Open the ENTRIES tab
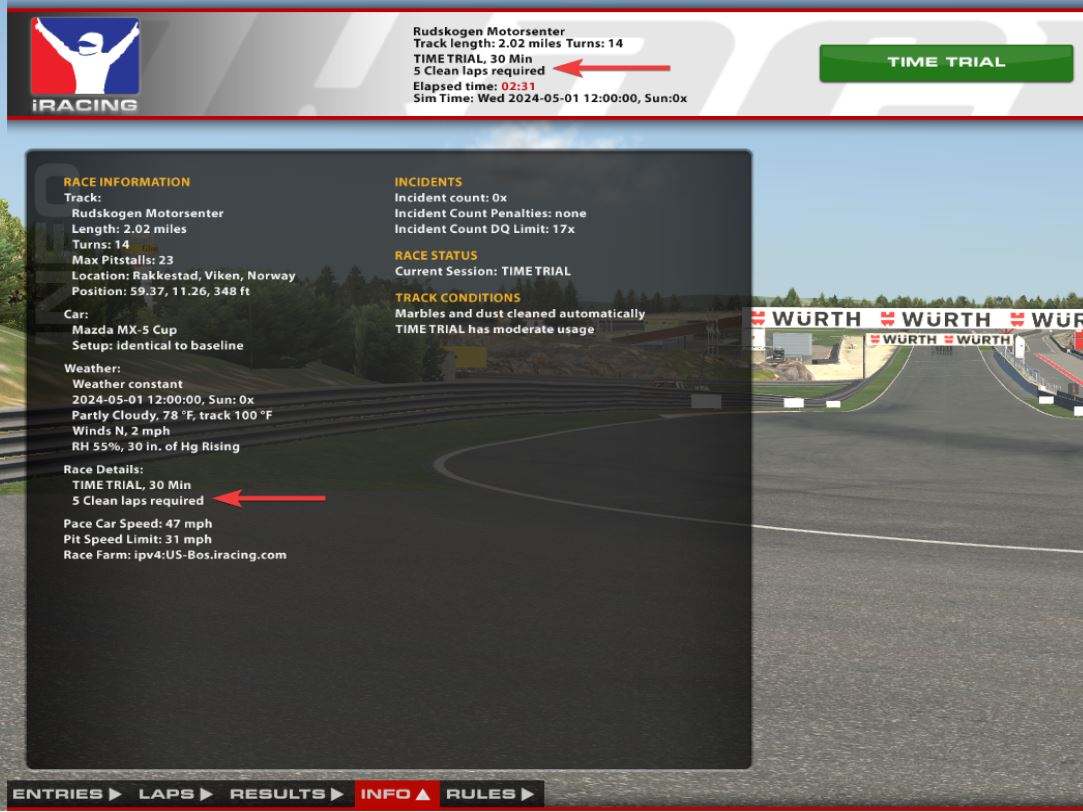1083x812 pixels. pyautogui.click(x=67, y=794)
